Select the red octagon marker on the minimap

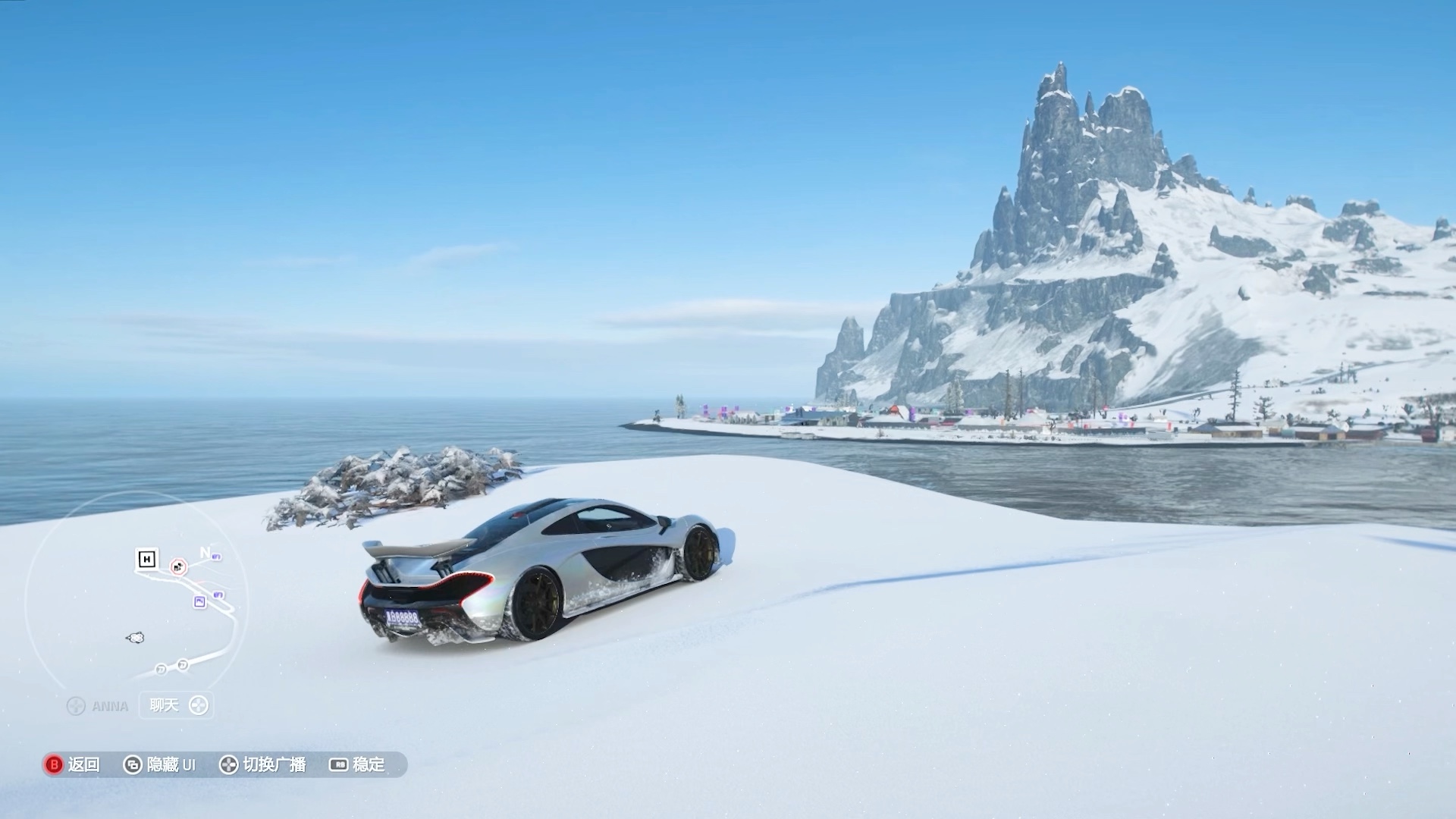[x=178, y=566]
